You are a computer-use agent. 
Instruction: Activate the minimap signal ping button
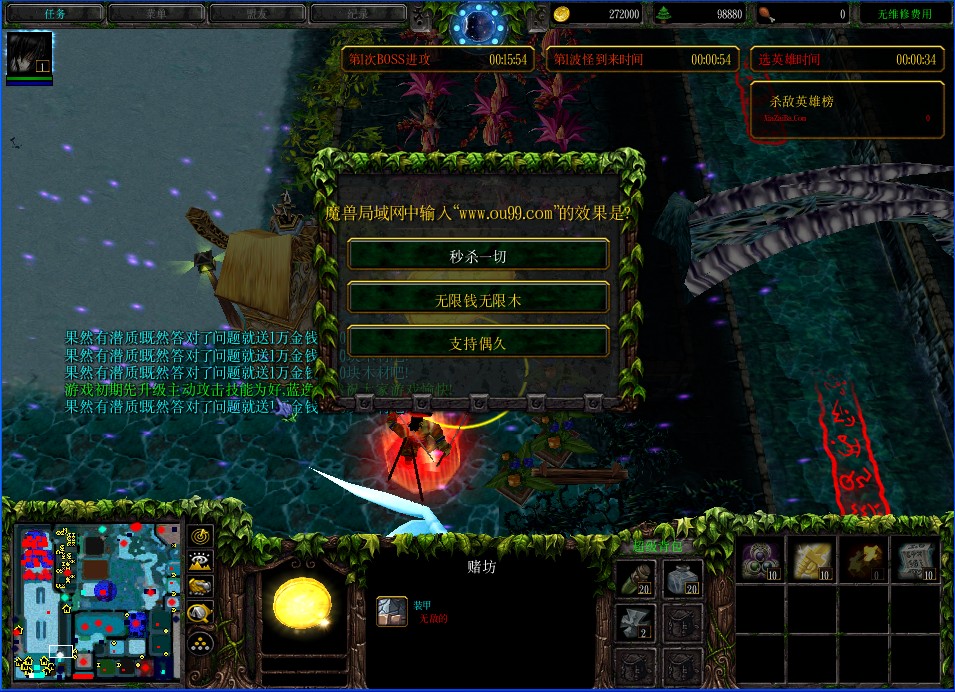[x=201, y=537]
